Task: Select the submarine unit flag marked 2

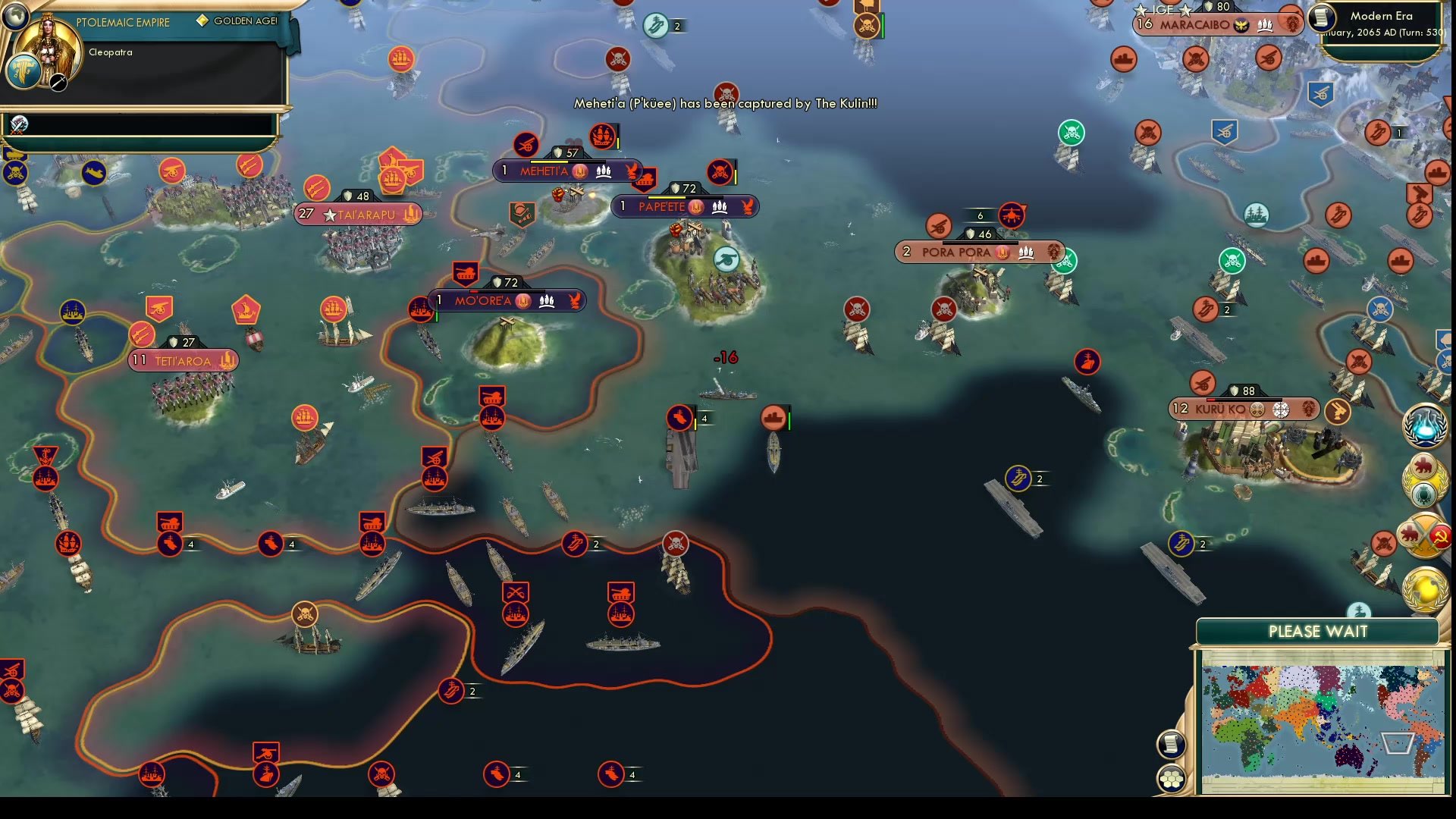Action: [x=1018, y=479]
